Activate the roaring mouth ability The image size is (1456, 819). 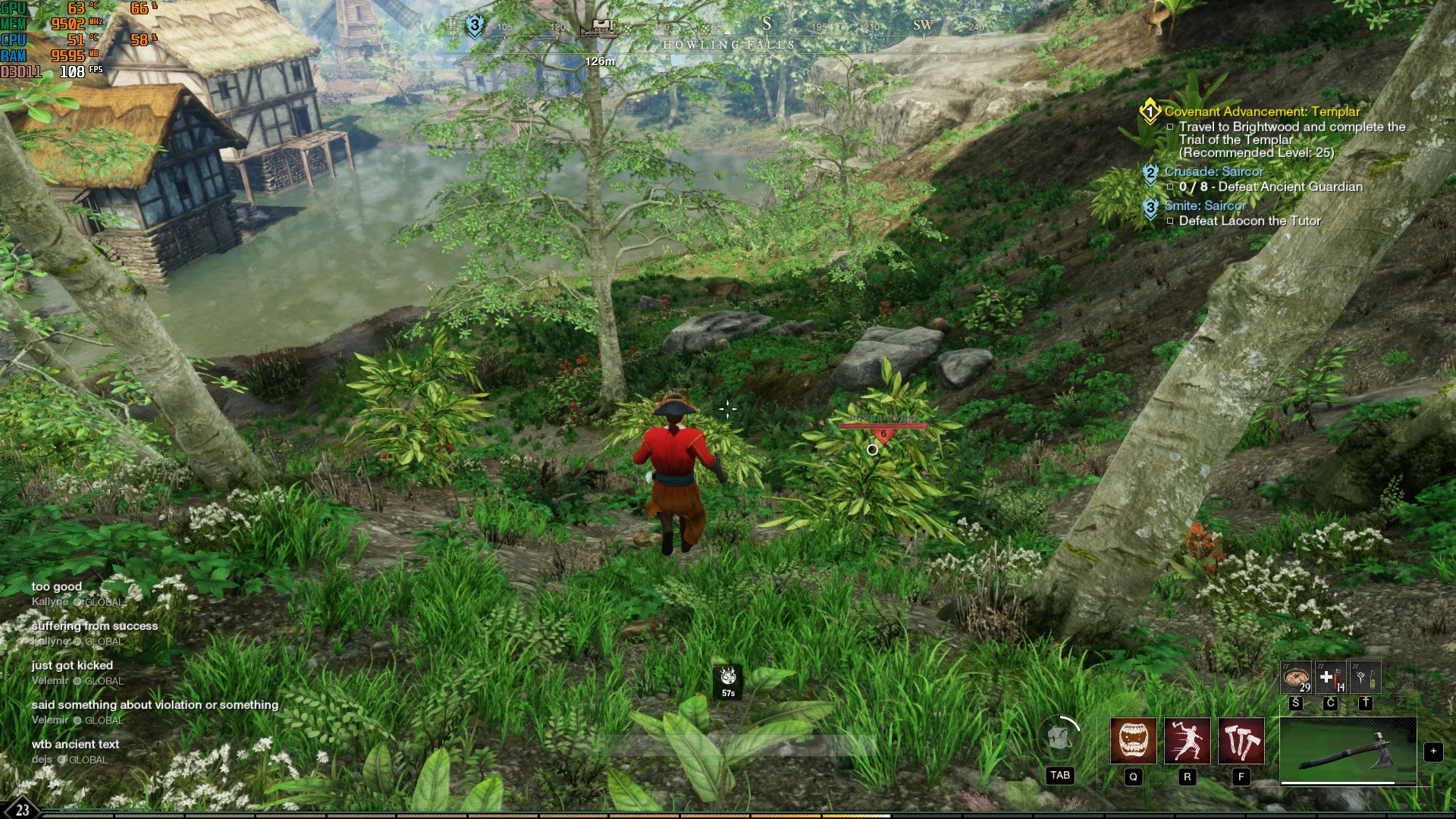coord(1133,740)
